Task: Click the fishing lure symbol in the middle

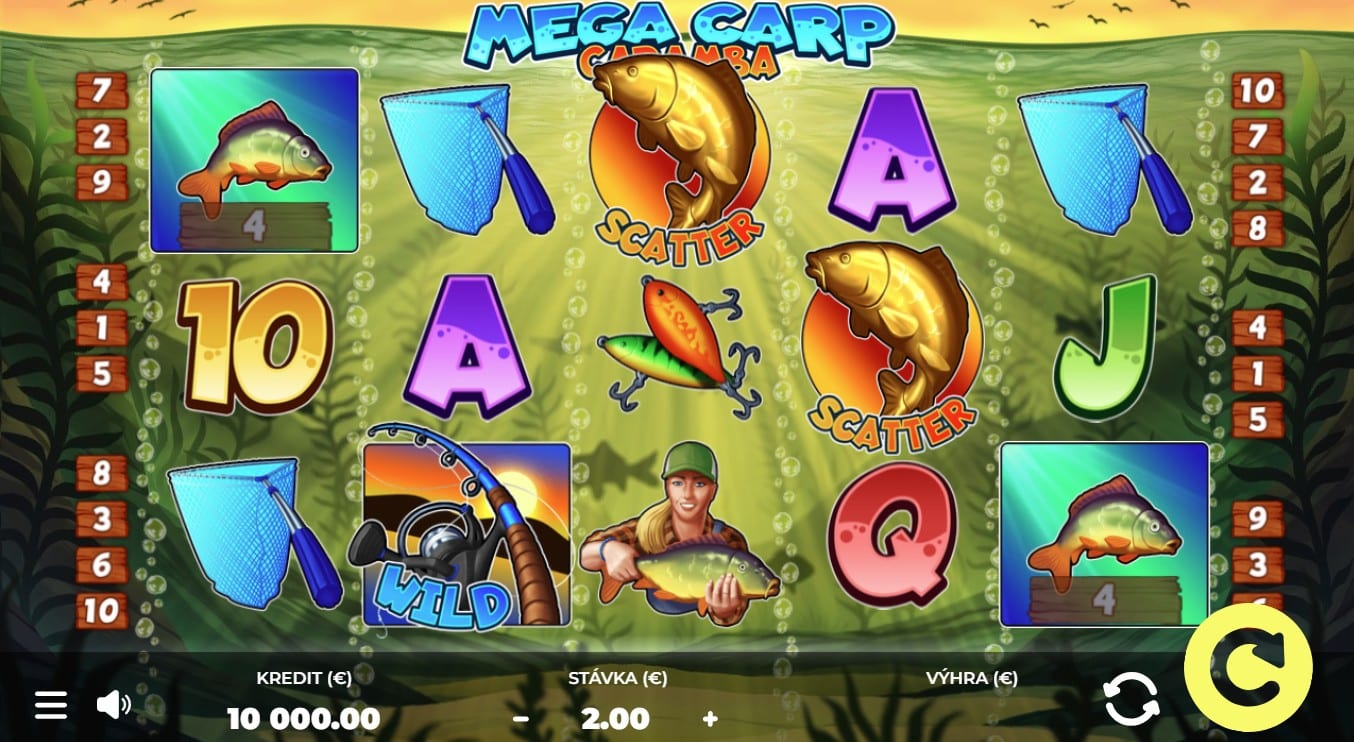Action: (678, 345)
